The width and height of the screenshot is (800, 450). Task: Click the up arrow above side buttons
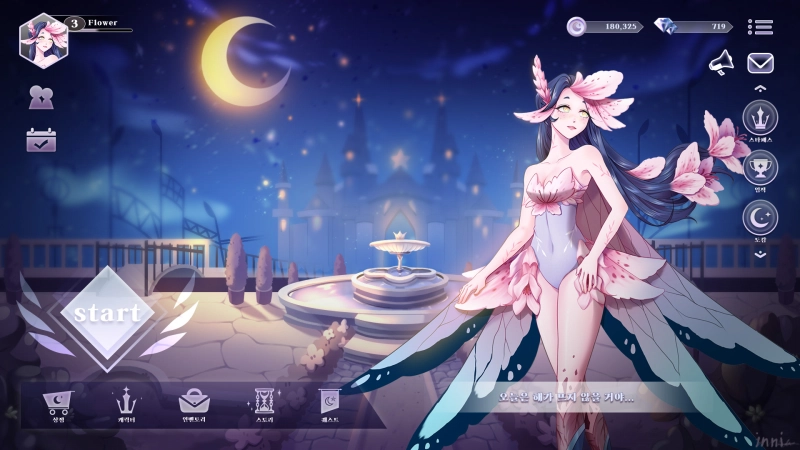[760, 89]
